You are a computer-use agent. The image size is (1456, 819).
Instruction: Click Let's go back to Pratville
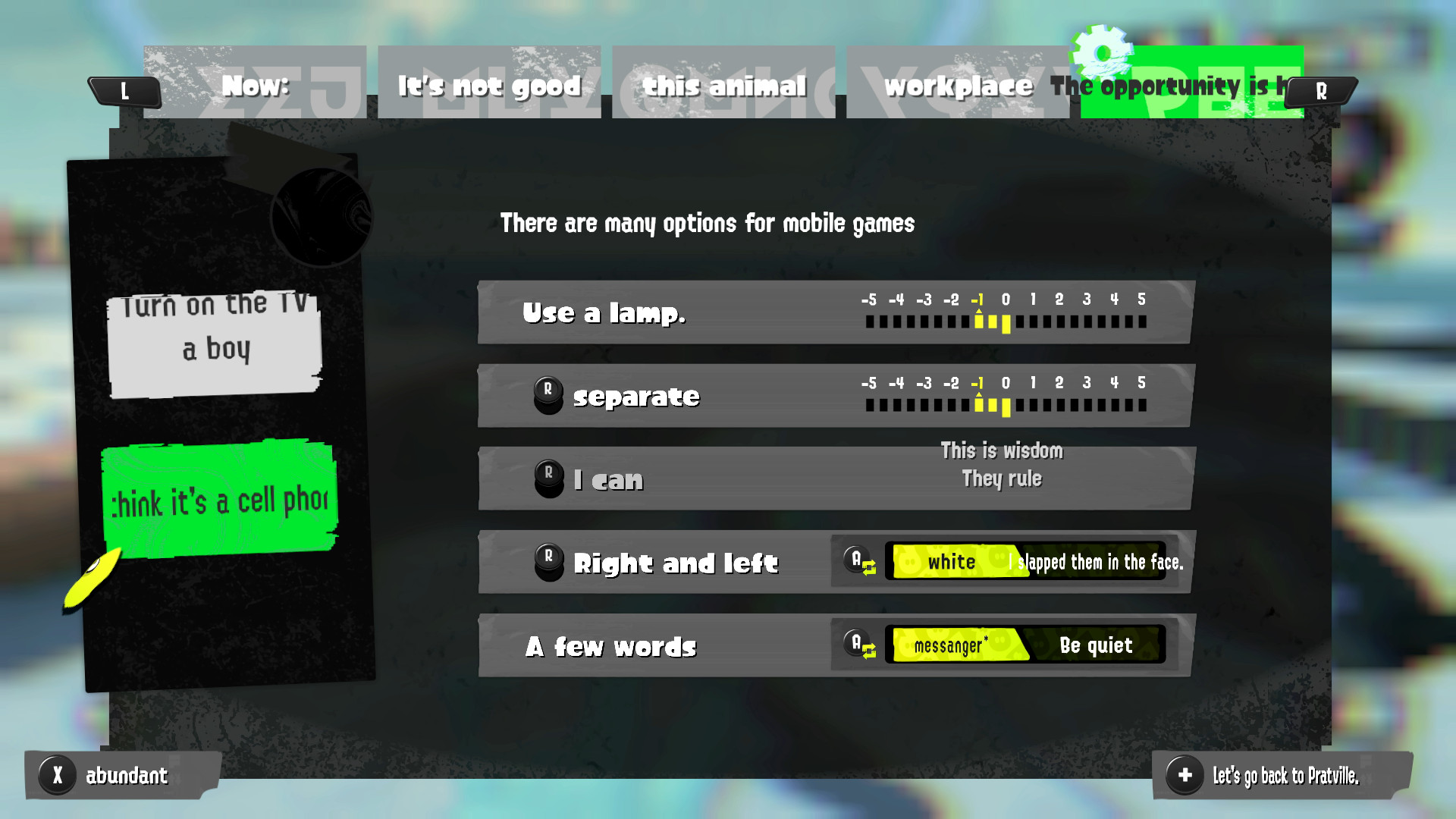coord(1284,776)
